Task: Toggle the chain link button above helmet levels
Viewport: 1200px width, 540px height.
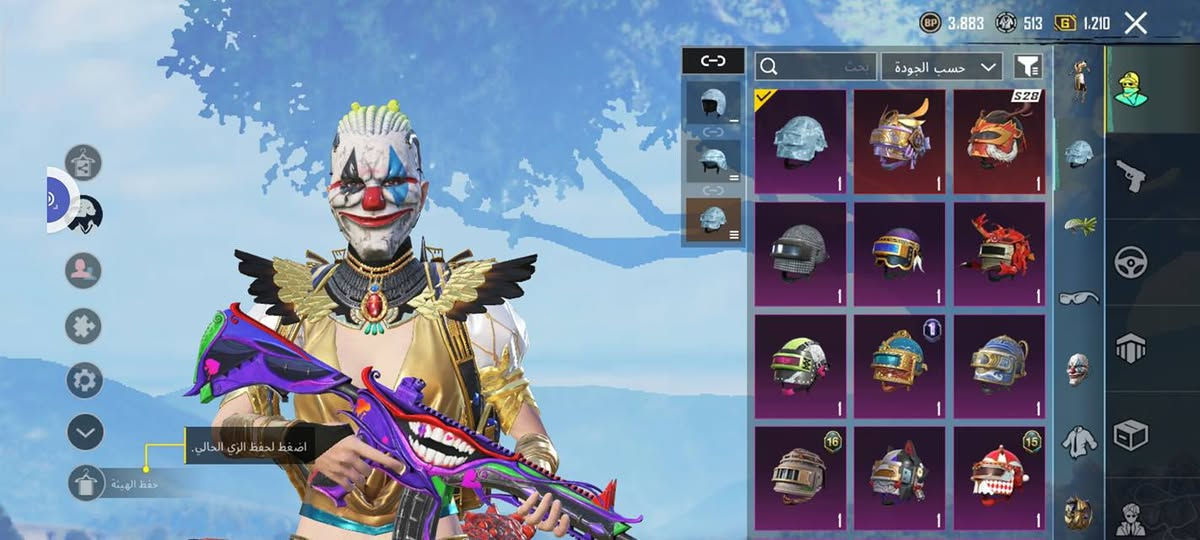Action: [x=713, y=61]
